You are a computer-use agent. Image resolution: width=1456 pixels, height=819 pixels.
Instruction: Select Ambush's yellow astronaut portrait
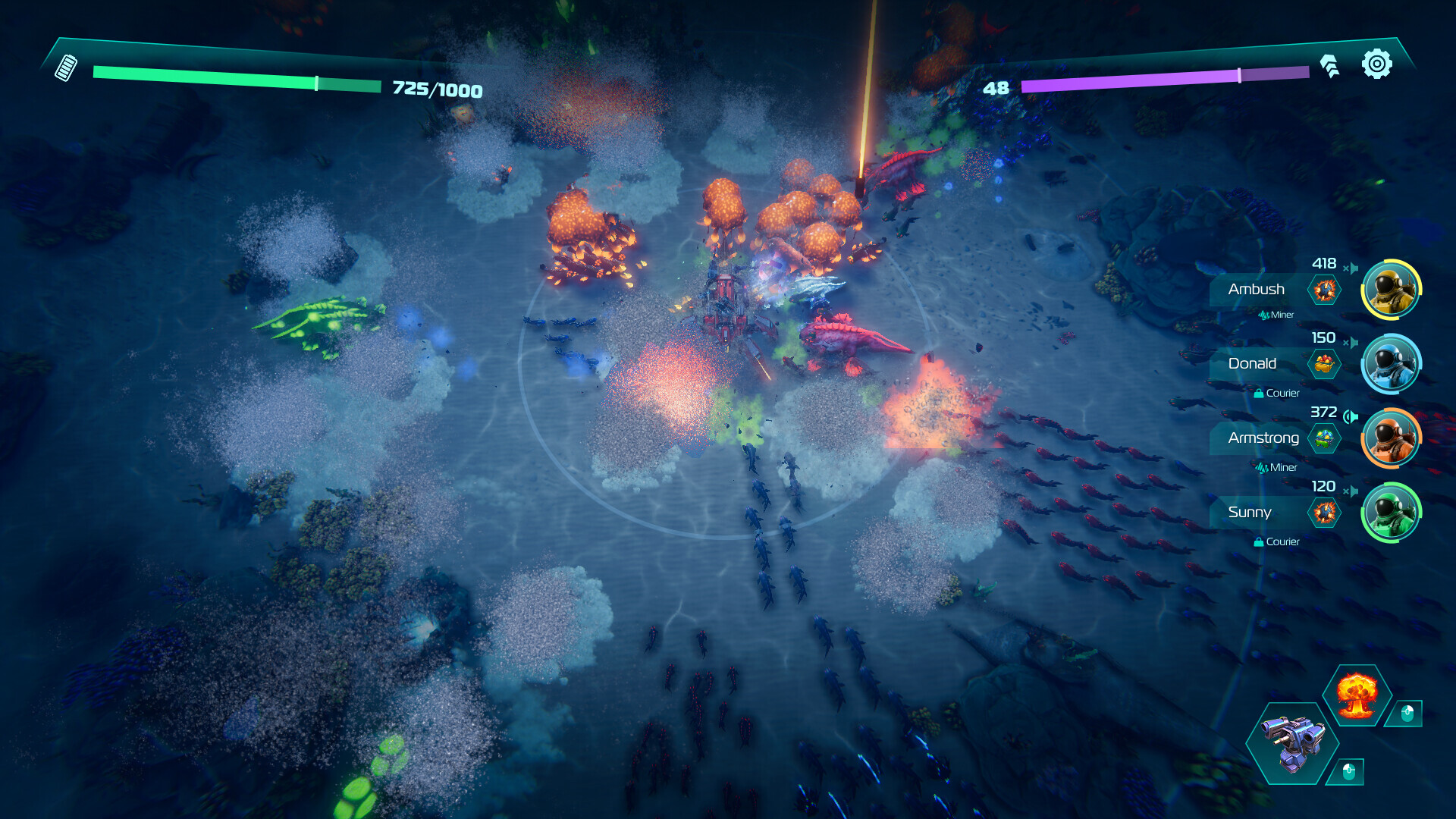tap(1391, 290)
